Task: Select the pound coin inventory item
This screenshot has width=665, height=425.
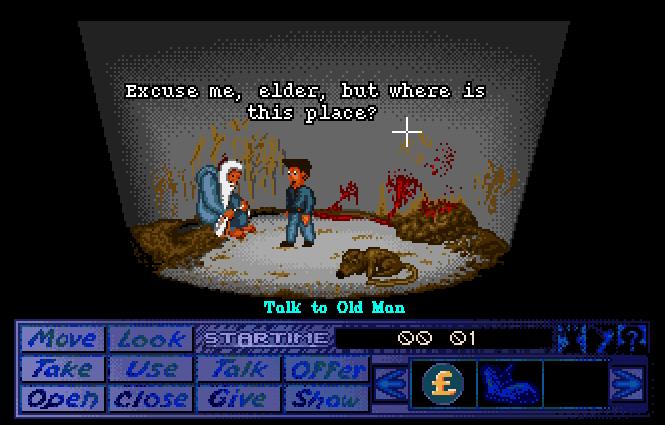Action: [442, 383]
